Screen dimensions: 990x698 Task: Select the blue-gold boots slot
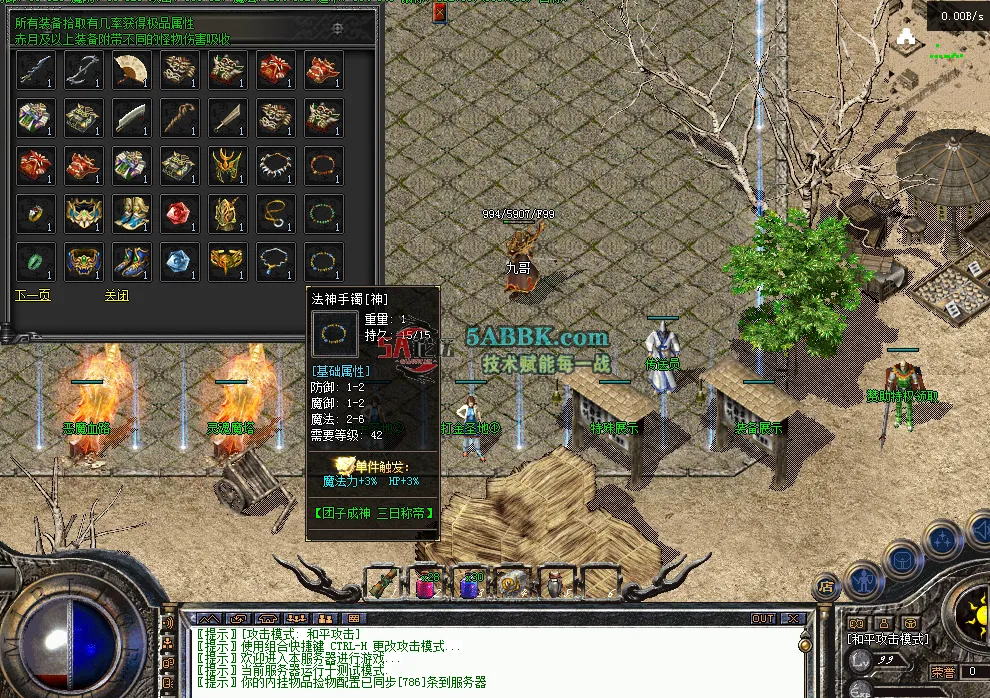pyautogui.click(x=131, y=213)
